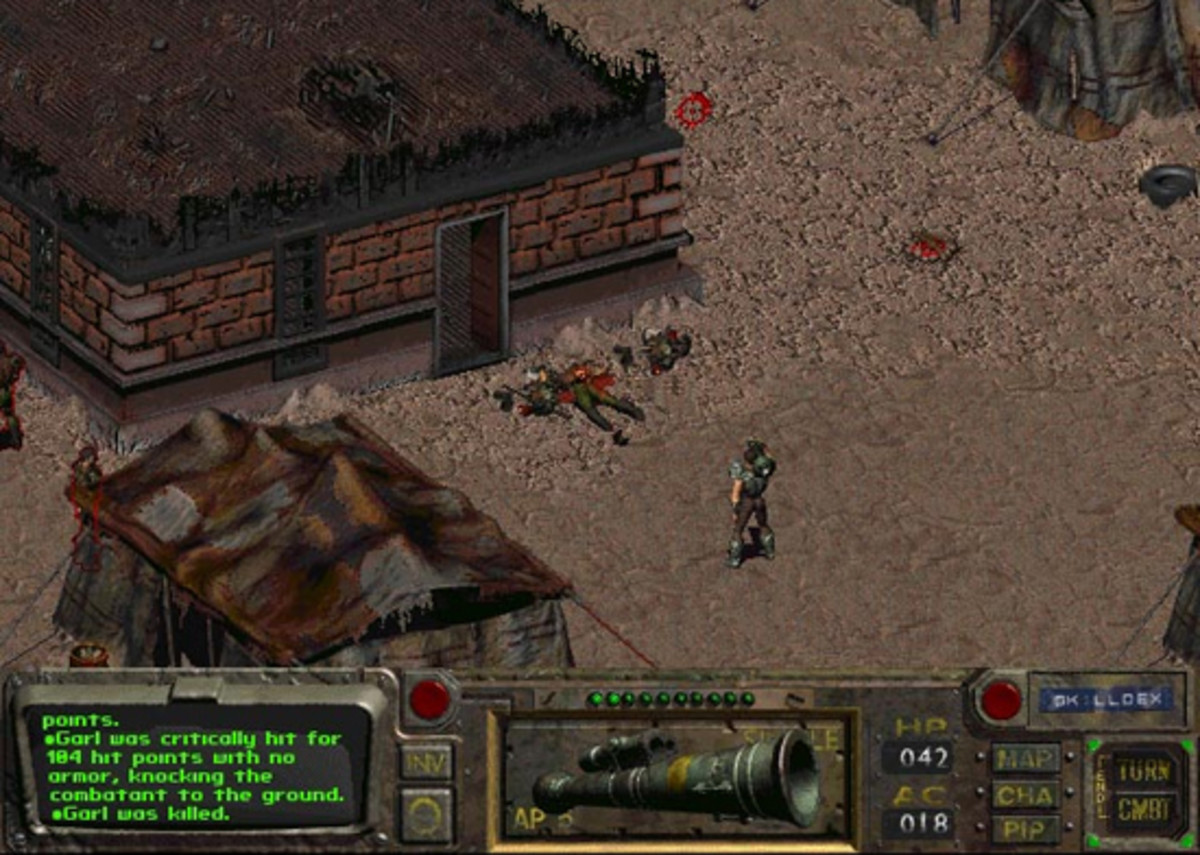
Task: End combat using the CMBT button
Action: 1143,808
